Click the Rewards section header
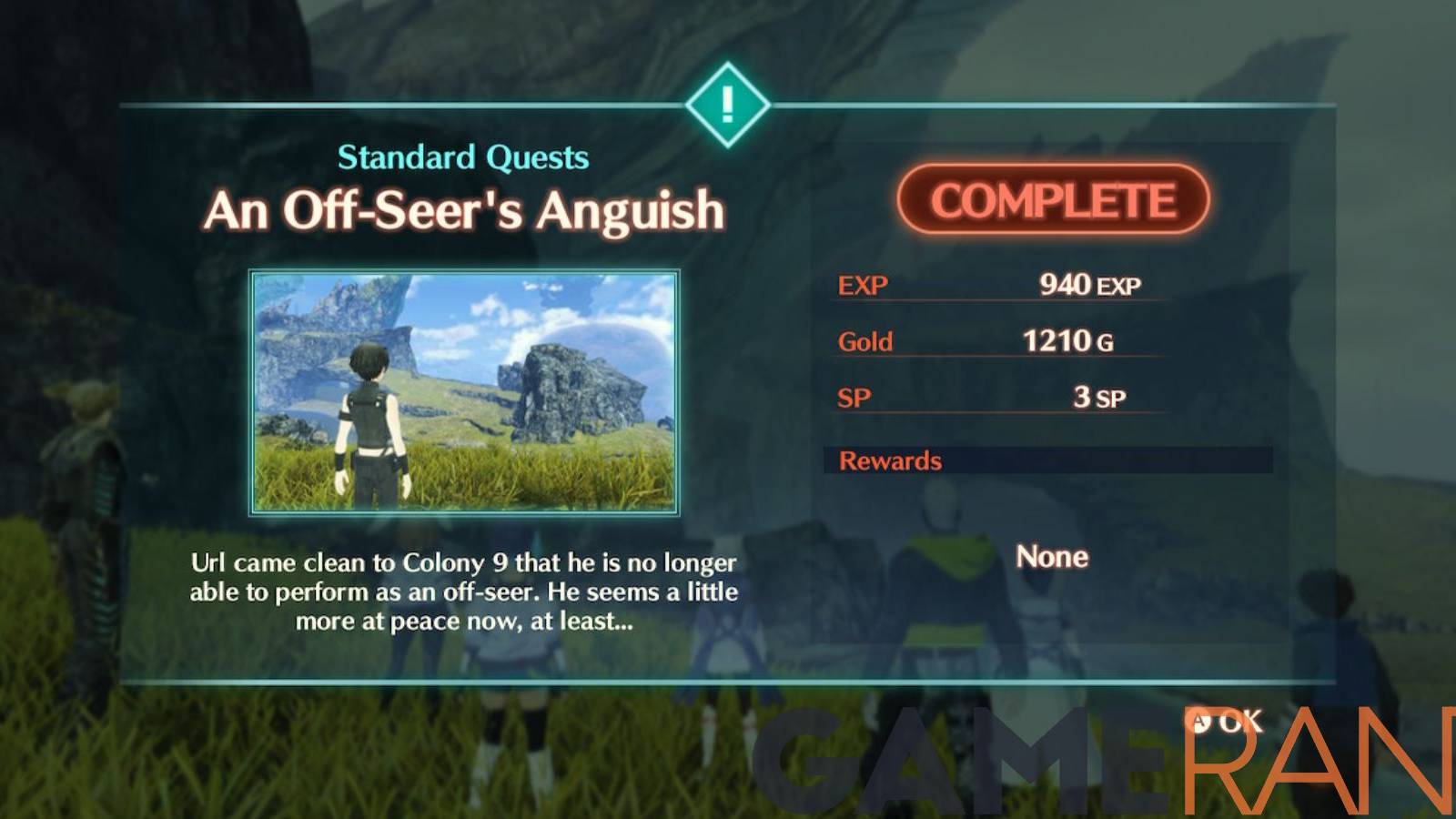1456x819 pixels. (x=888, y=460)
